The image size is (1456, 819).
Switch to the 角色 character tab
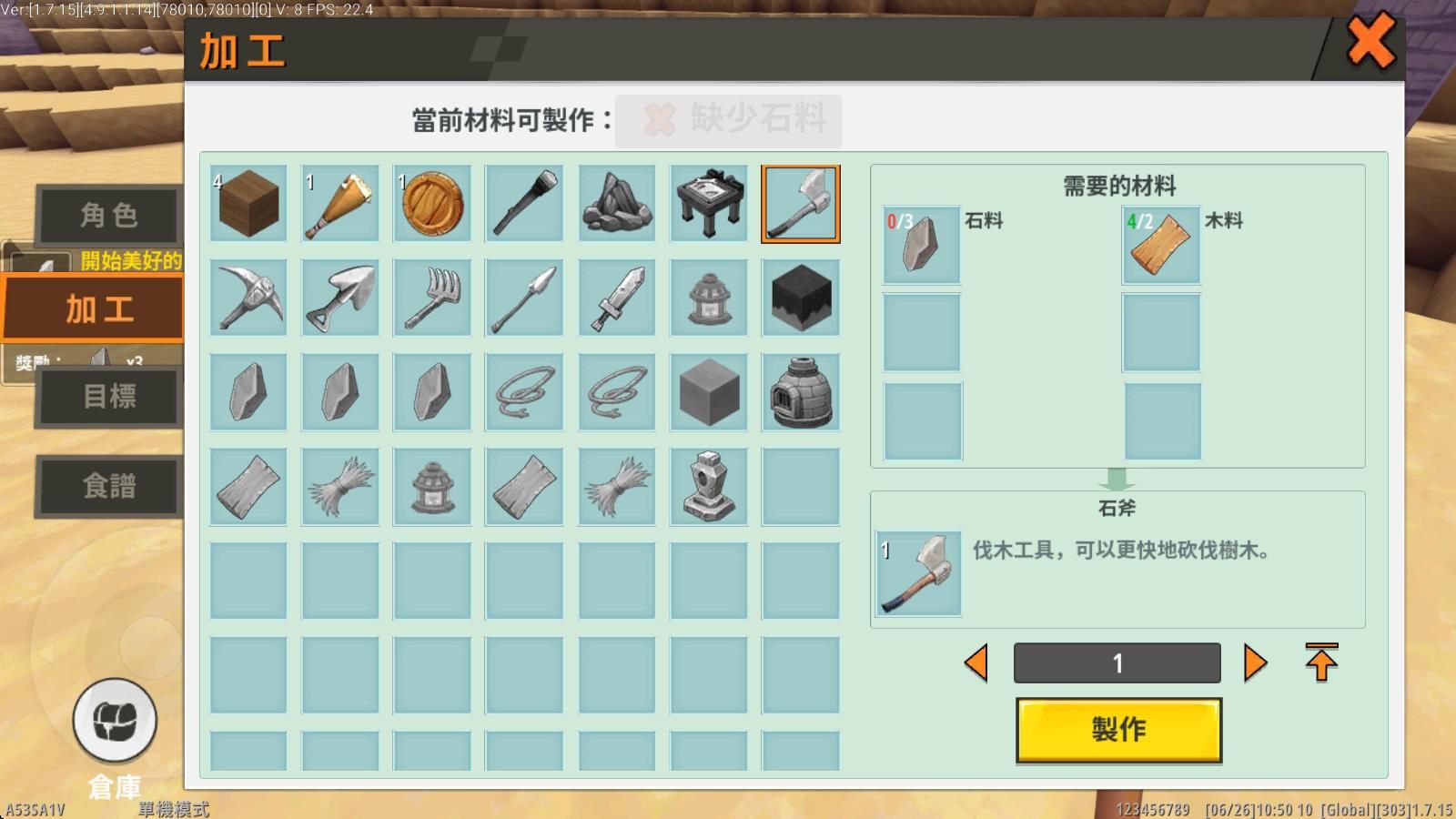[107, 215]
